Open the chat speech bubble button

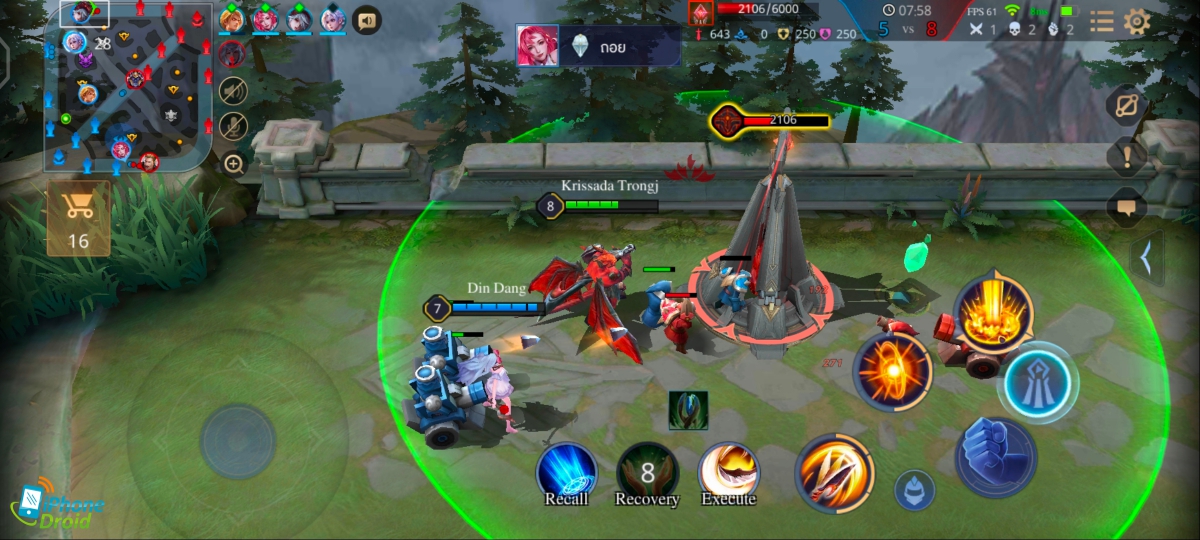click(x=1127, y=208)
